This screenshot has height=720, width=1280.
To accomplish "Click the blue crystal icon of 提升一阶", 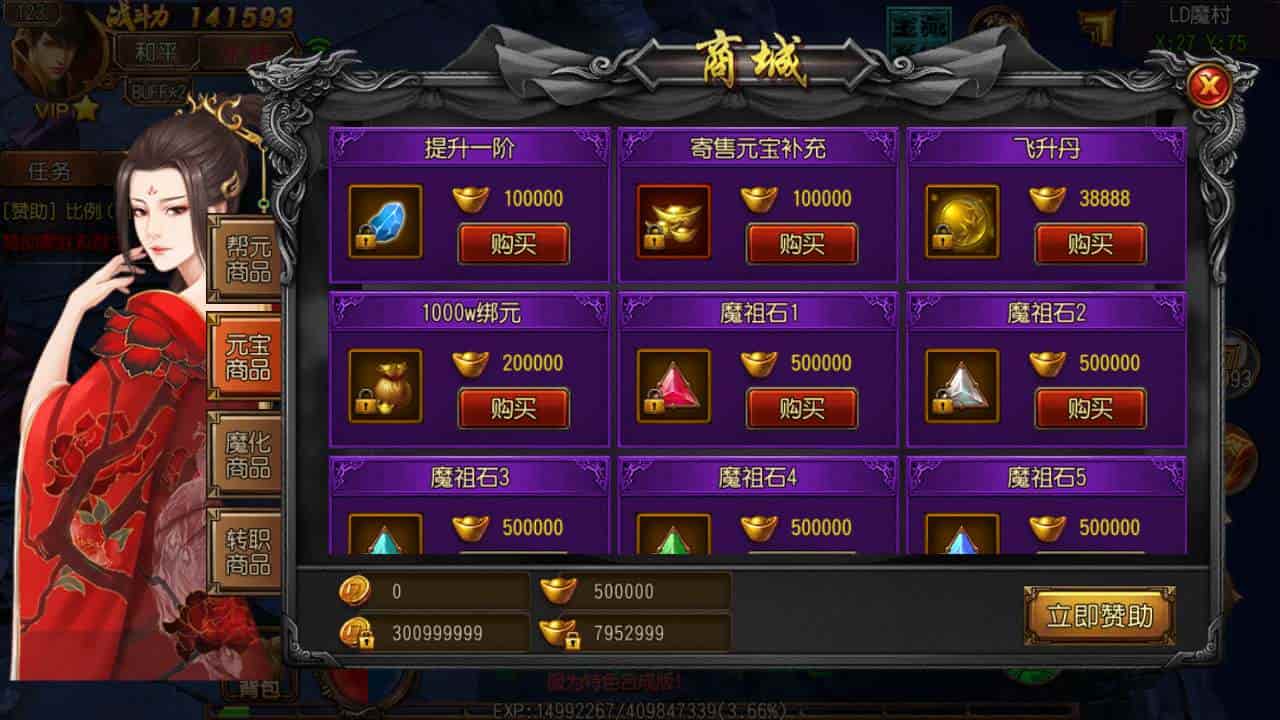I will point(383,222).
